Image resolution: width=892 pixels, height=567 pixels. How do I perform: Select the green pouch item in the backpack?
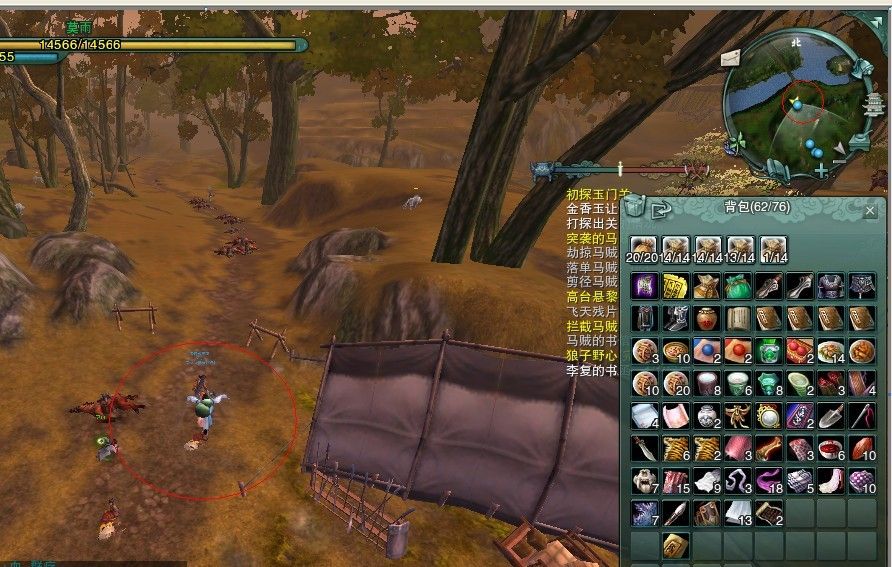(x=739, y=287)
